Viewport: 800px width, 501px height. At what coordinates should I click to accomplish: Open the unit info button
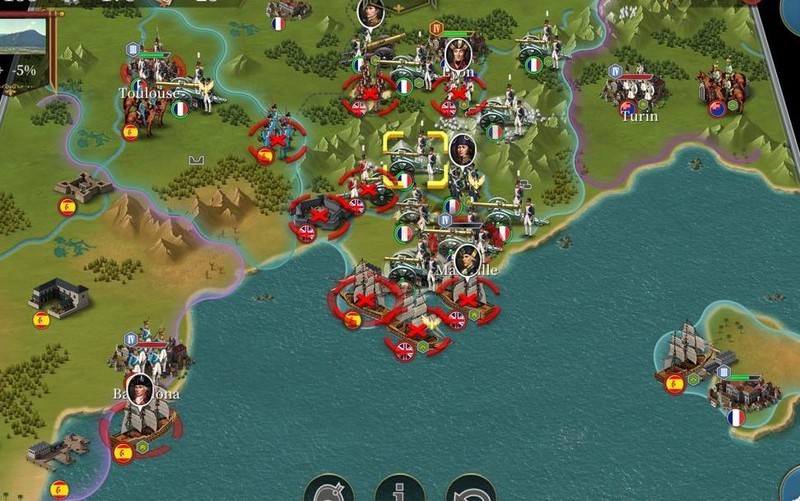[400, 490]
